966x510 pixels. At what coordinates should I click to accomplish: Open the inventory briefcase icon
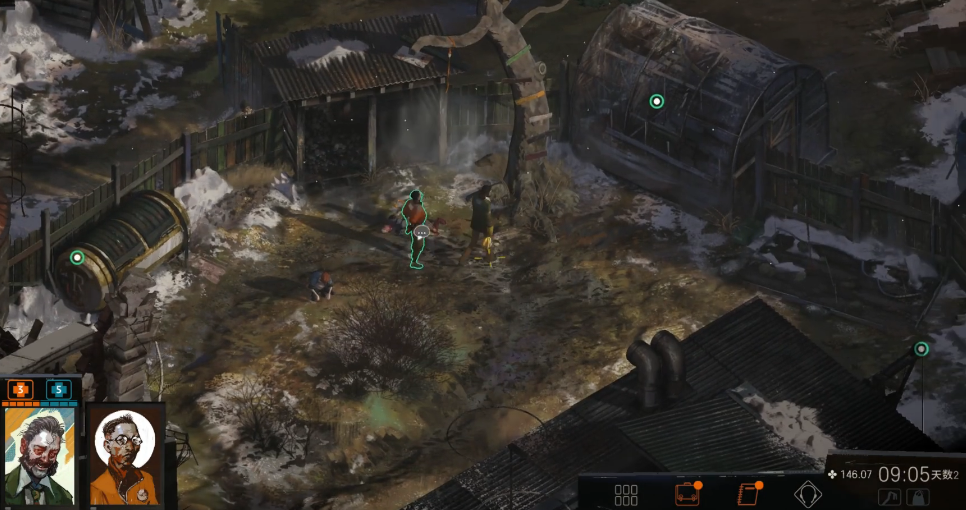point(686,494)
